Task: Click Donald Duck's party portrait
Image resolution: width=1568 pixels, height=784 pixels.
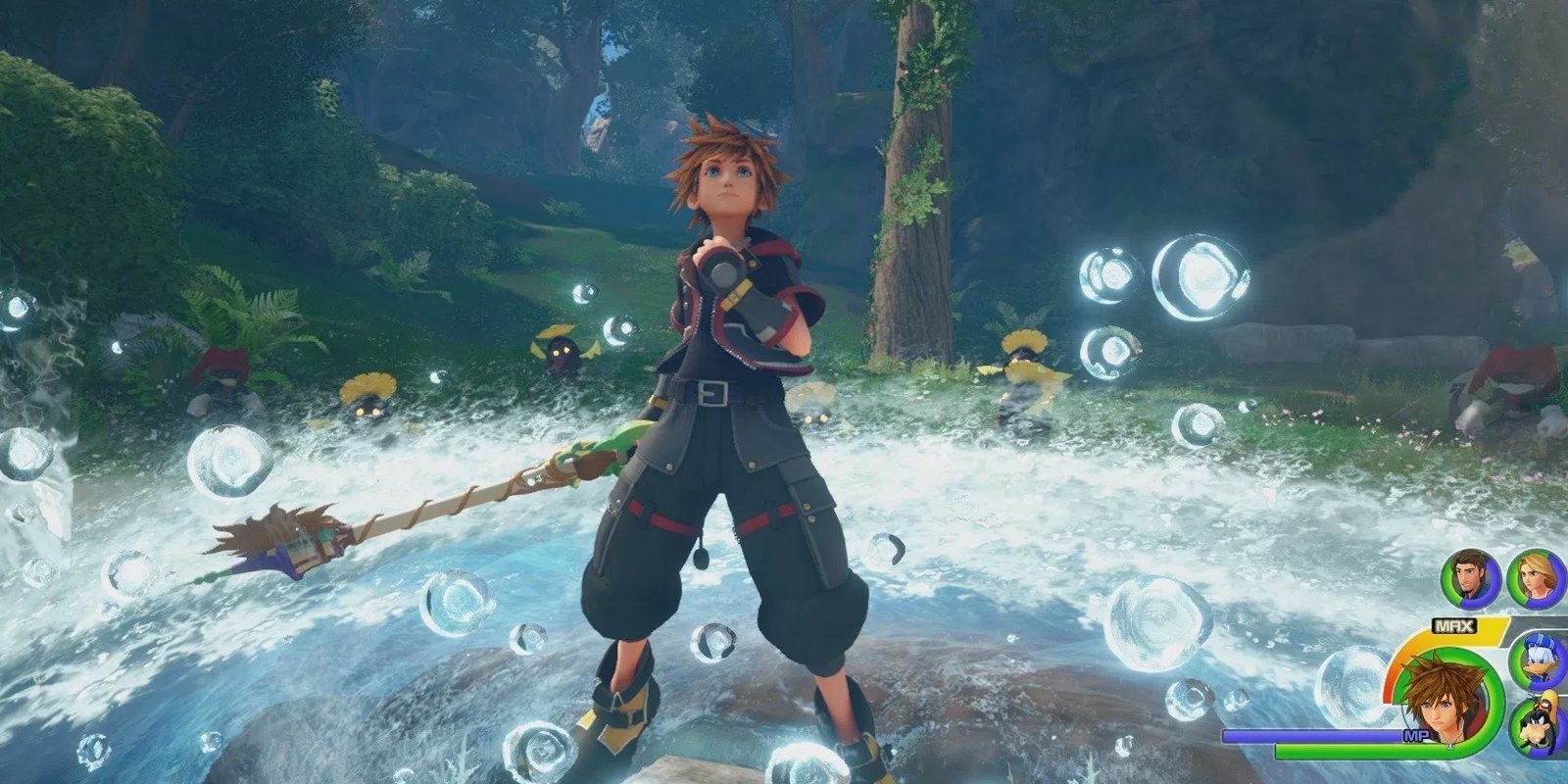Action: coord(1538,661)
